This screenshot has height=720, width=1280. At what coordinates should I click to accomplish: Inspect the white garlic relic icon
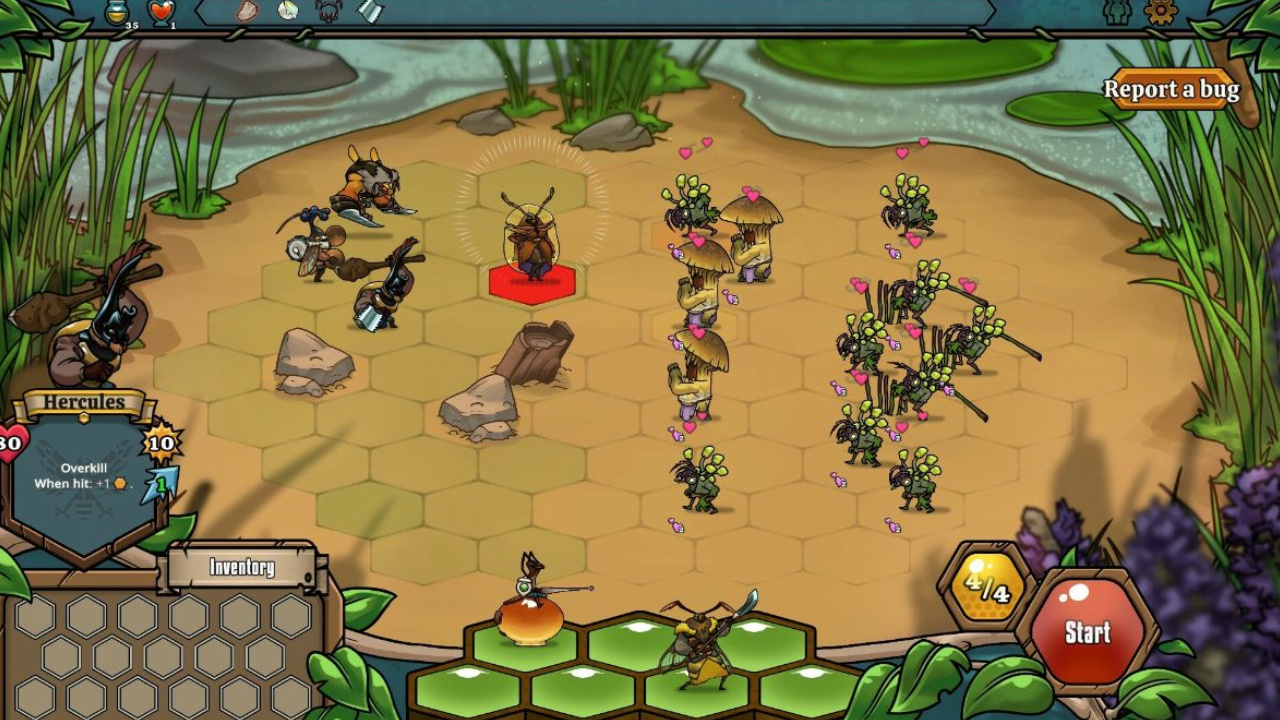(288, 11)
